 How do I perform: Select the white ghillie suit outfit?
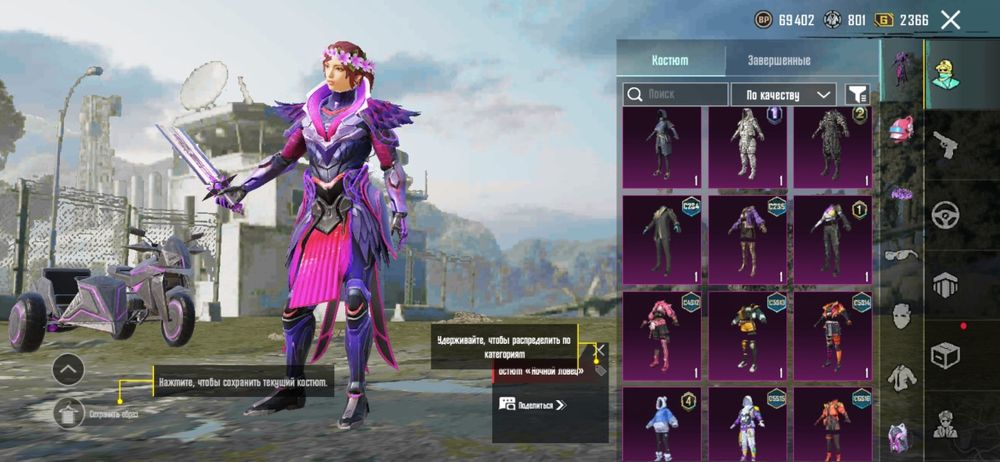[x=749, y=148]
